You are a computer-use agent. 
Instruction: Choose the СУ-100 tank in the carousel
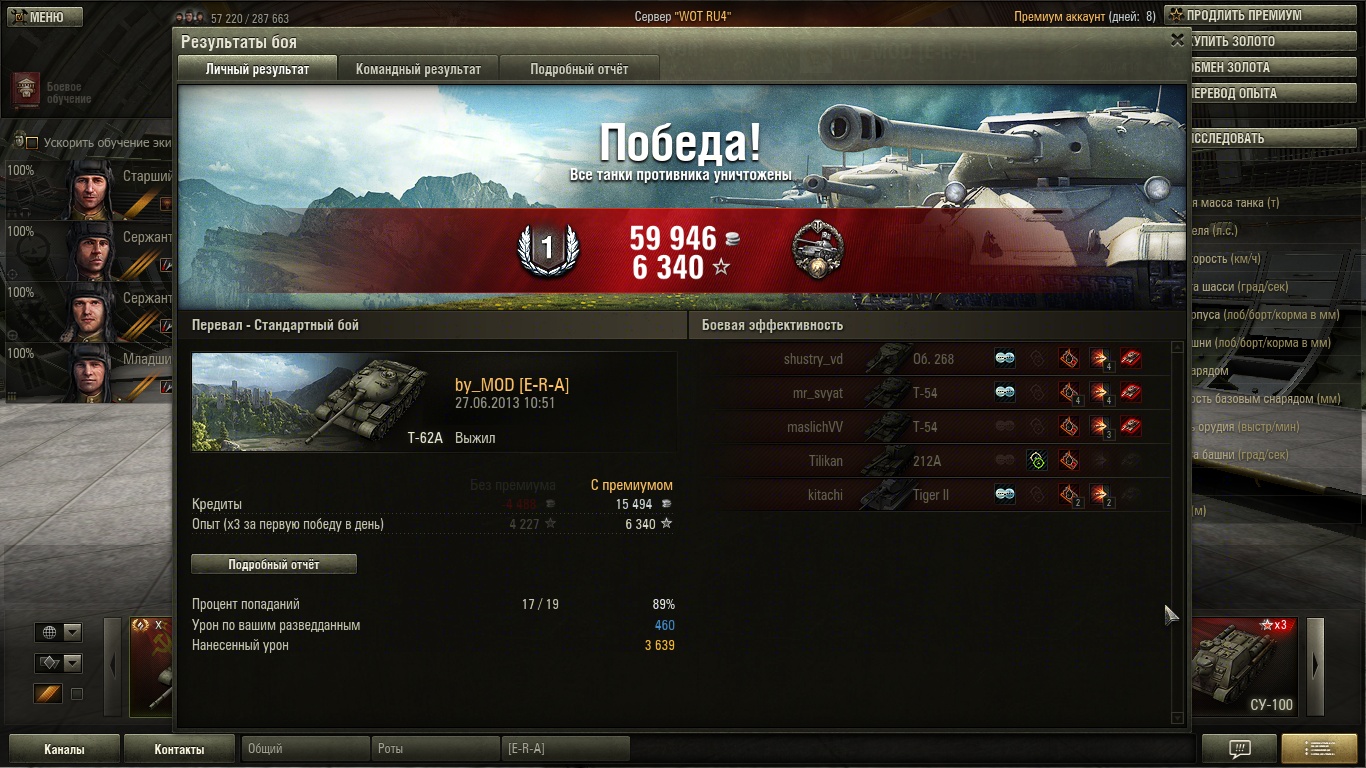click(1243, 667)
